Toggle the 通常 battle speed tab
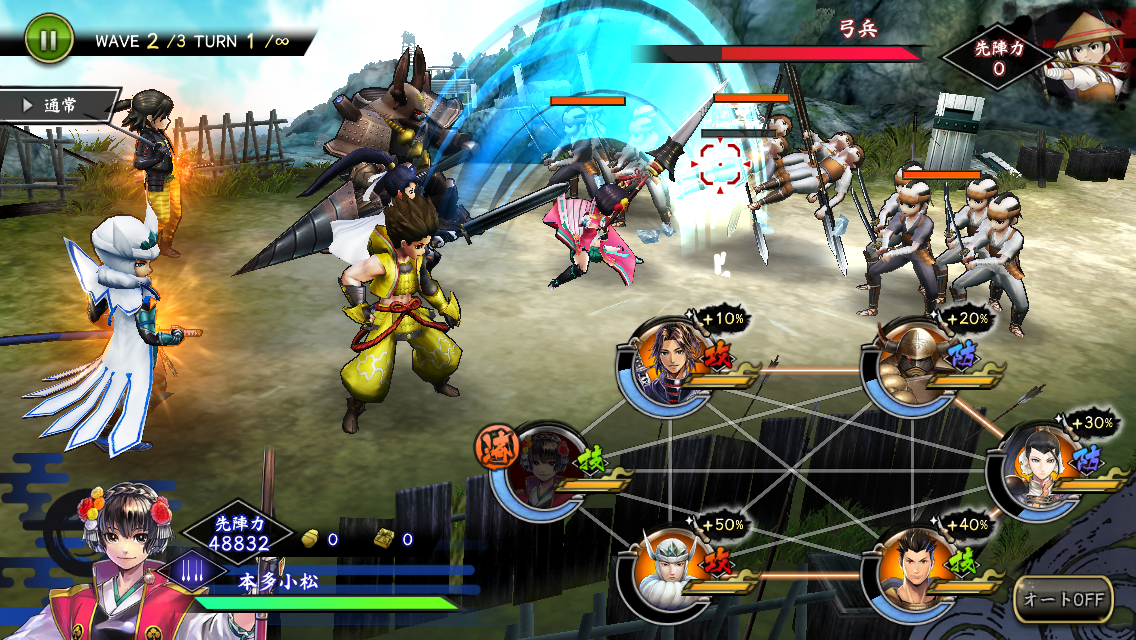The image size is (1136, 640). (x=60, y=104)
